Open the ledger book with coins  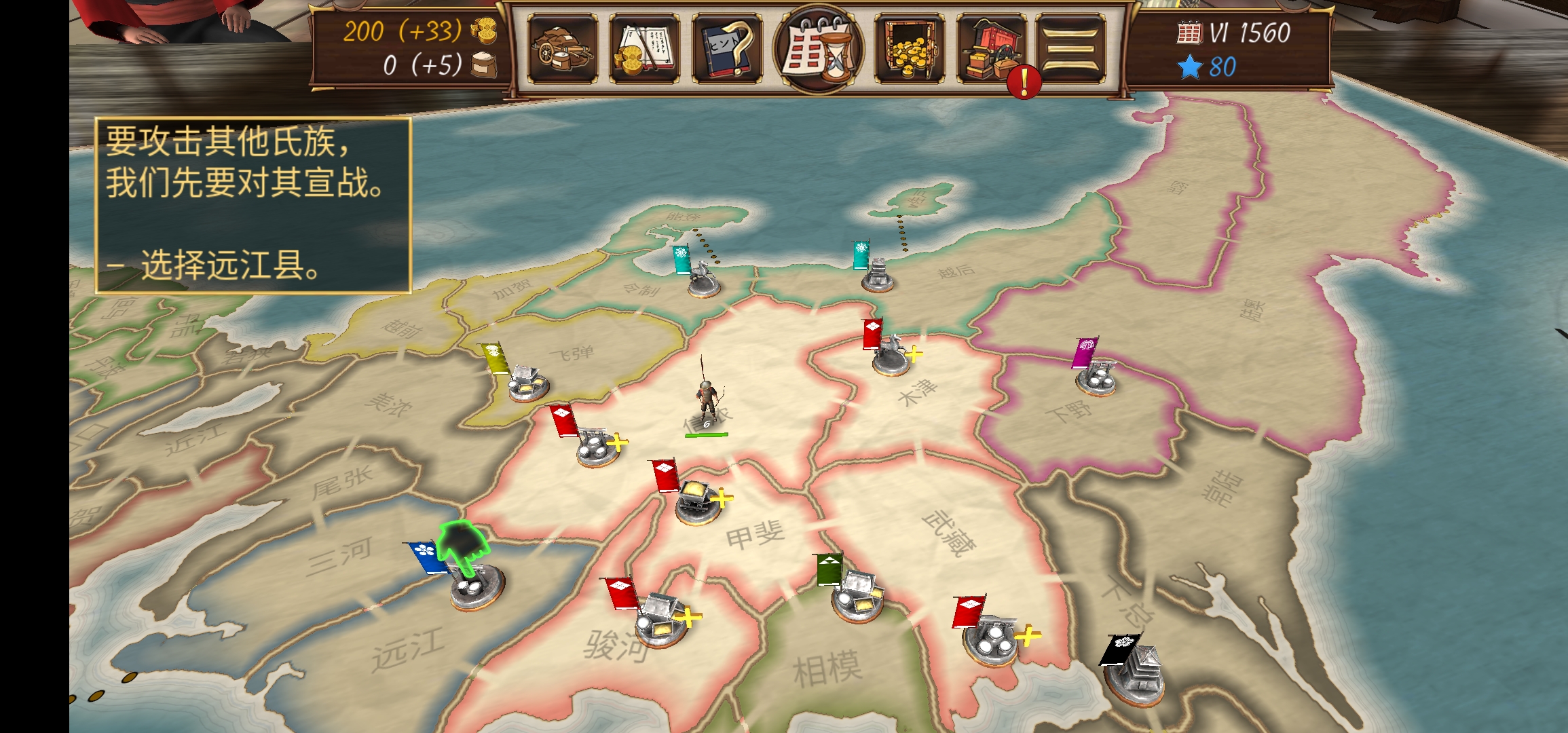pos(644,50)
